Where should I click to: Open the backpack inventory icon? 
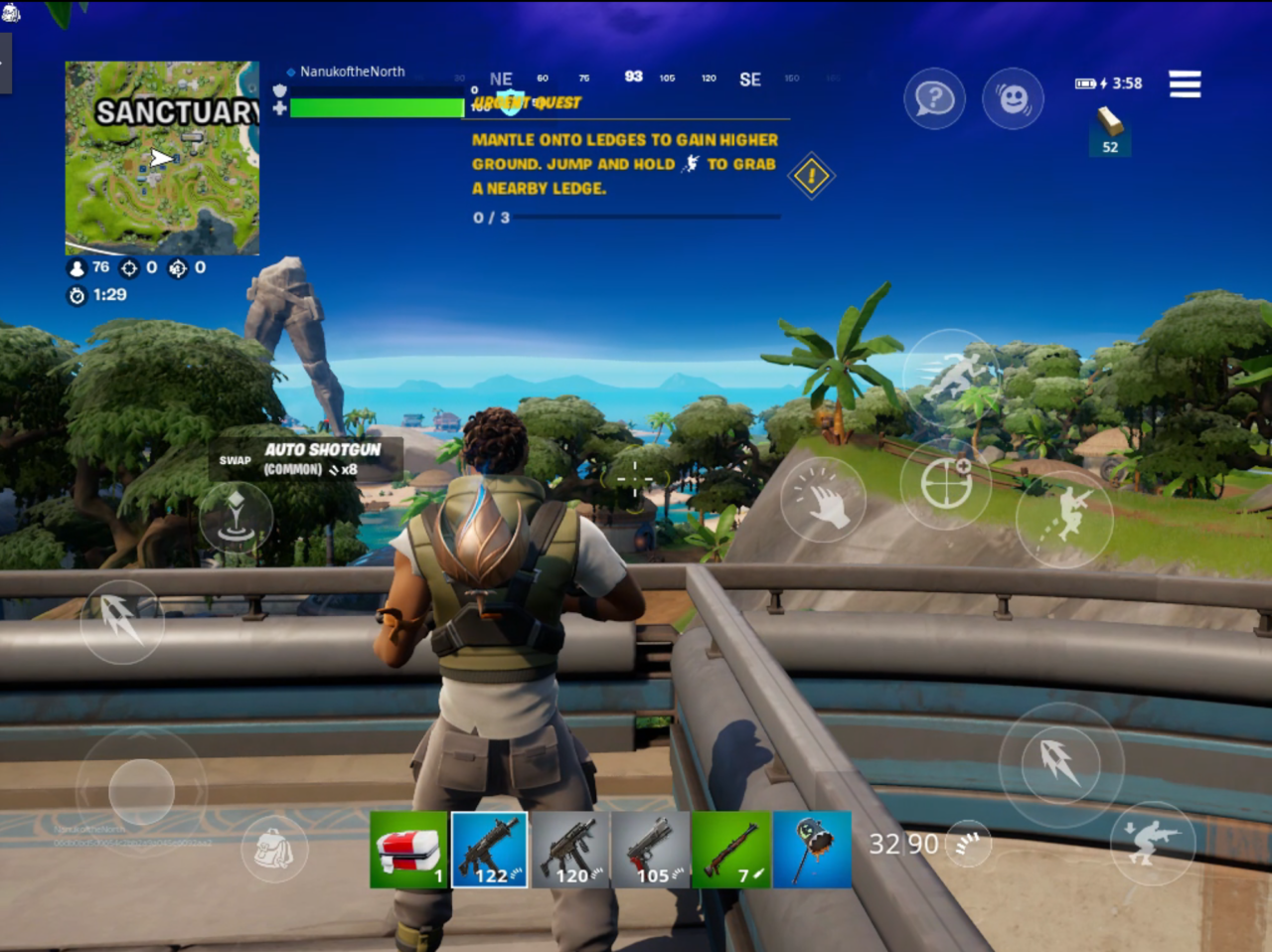point(275,850)
